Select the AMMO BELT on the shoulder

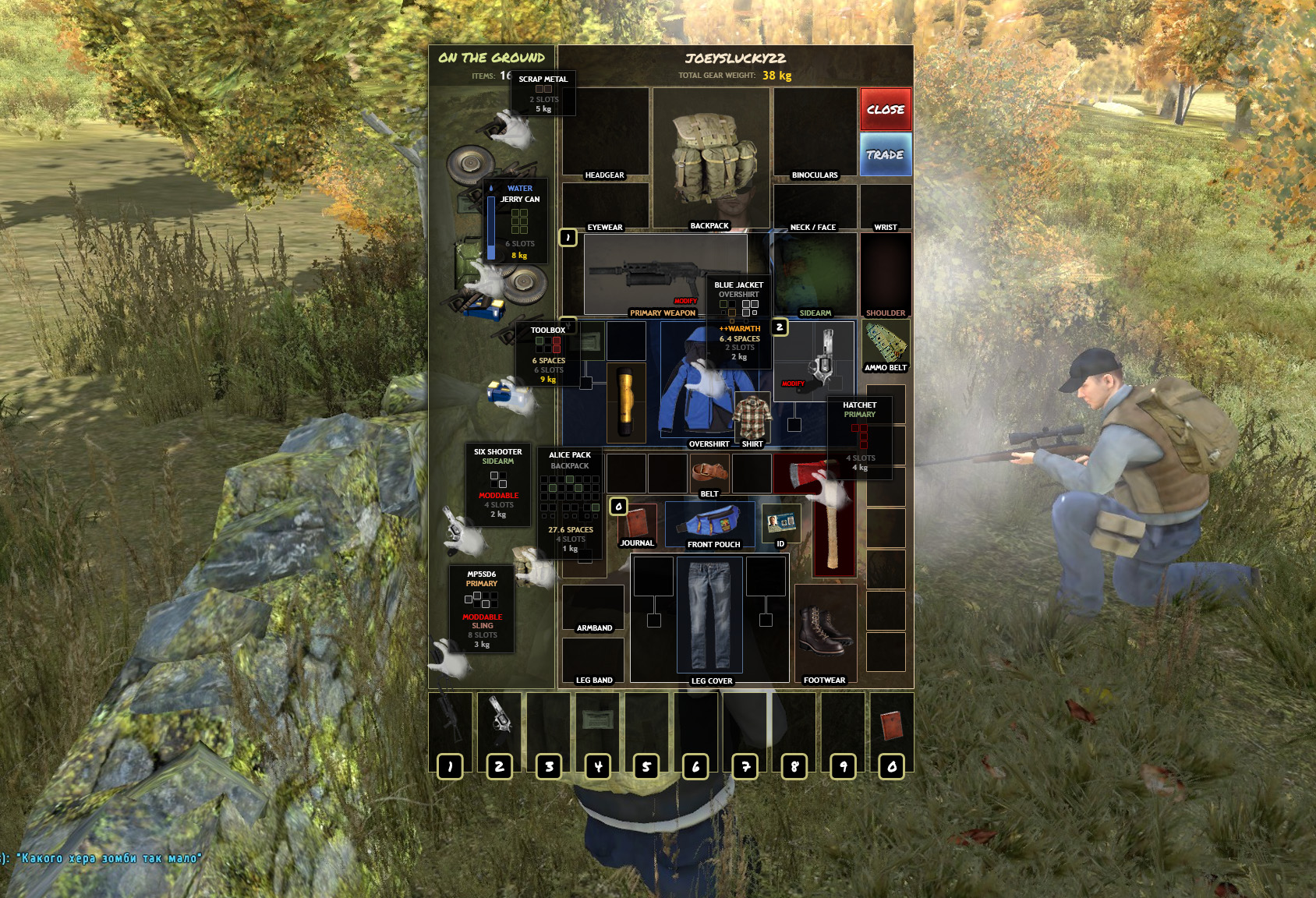click(886, 343)
